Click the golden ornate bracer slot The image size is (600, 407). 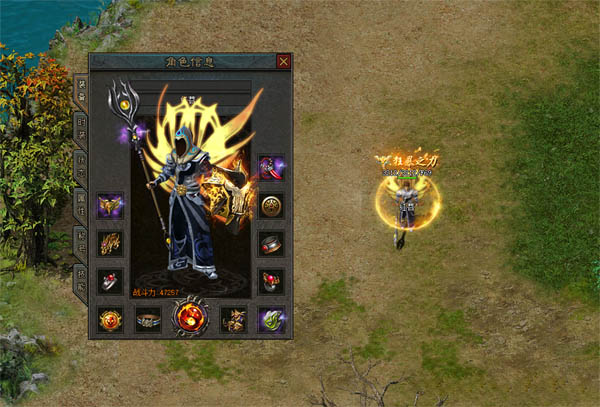(x=110, y=244)
